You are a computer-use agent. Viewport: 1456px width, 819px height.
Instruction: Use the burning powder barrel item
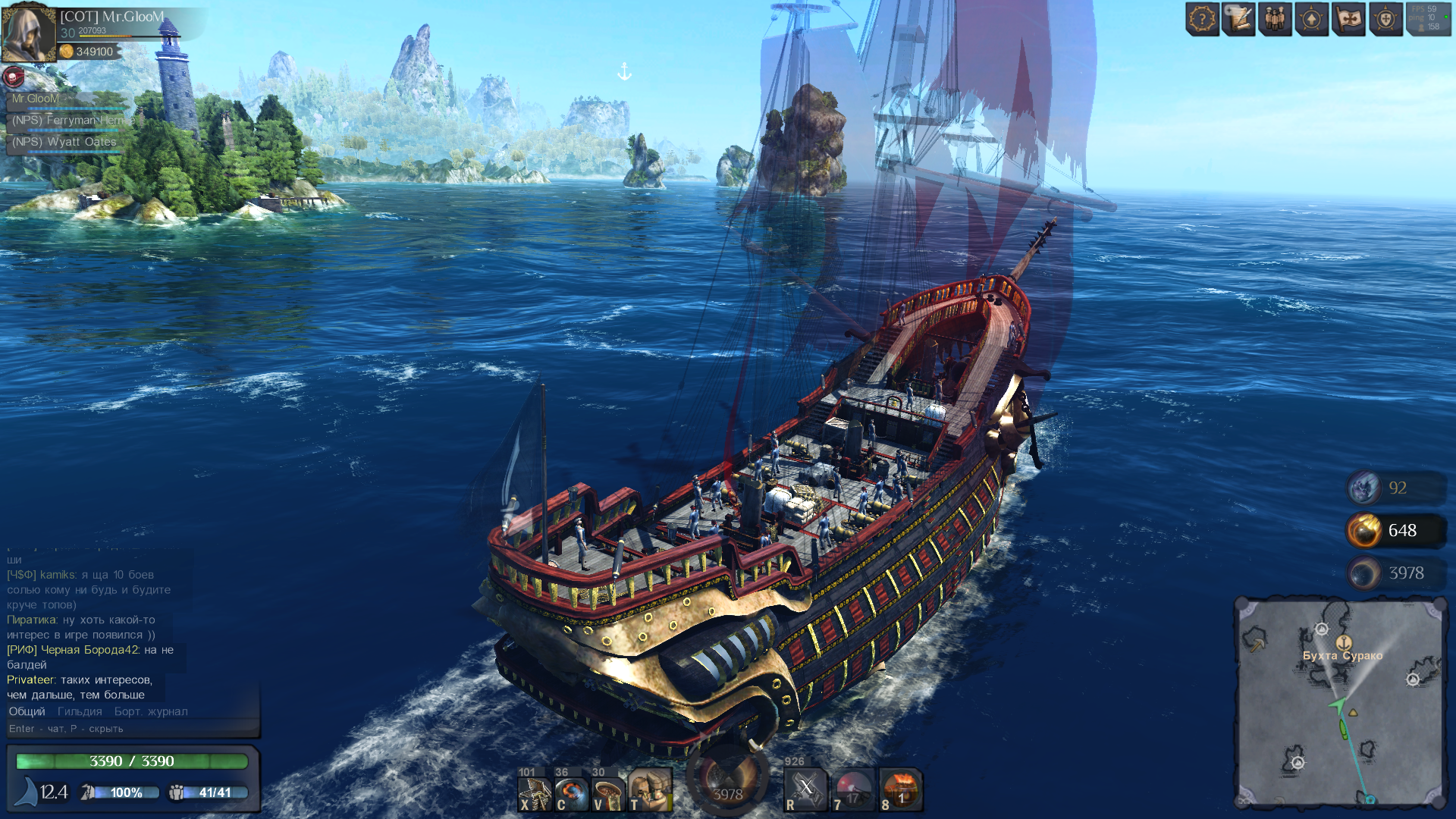[901, 790]
